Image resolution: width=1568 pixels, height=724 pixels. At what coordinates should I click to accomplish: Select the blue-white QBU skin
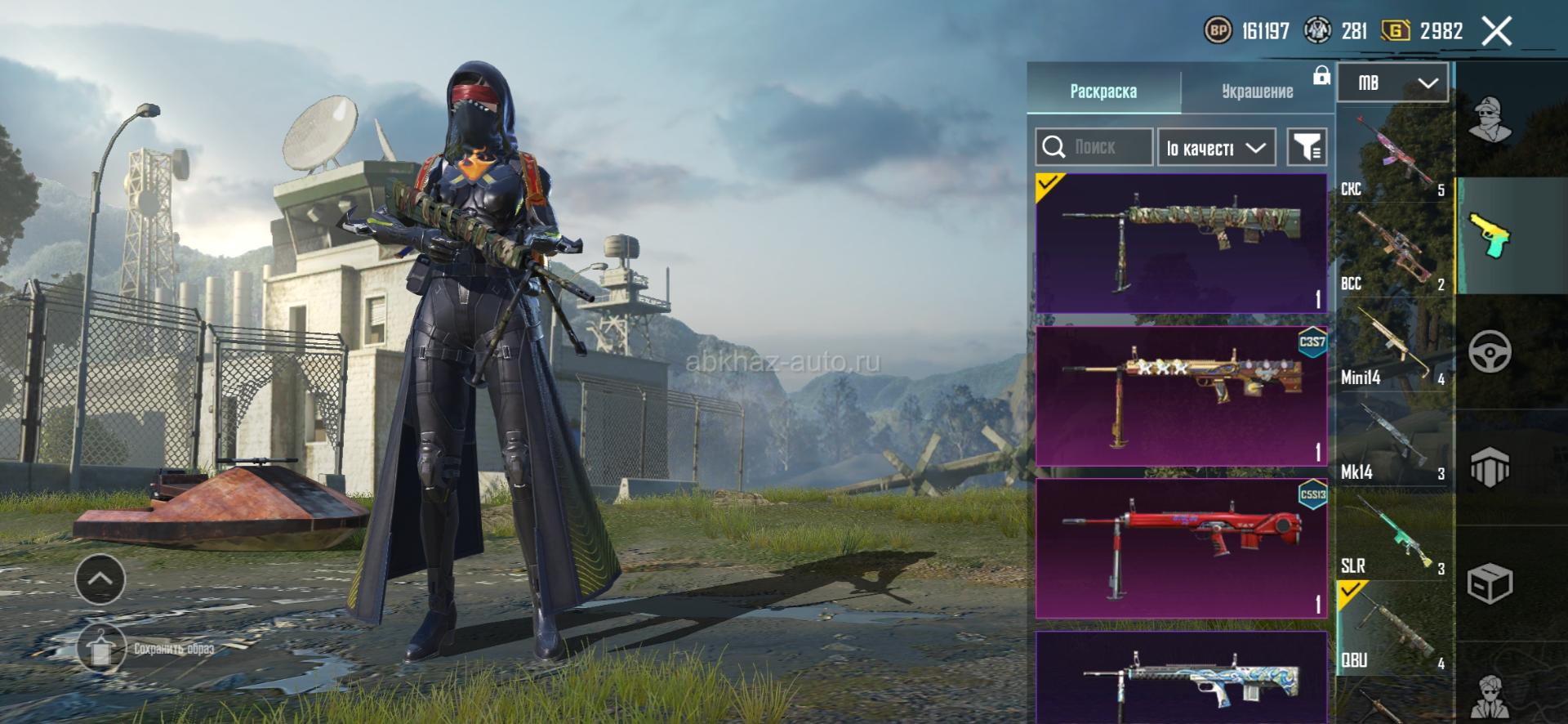[x=1181, y=677]
